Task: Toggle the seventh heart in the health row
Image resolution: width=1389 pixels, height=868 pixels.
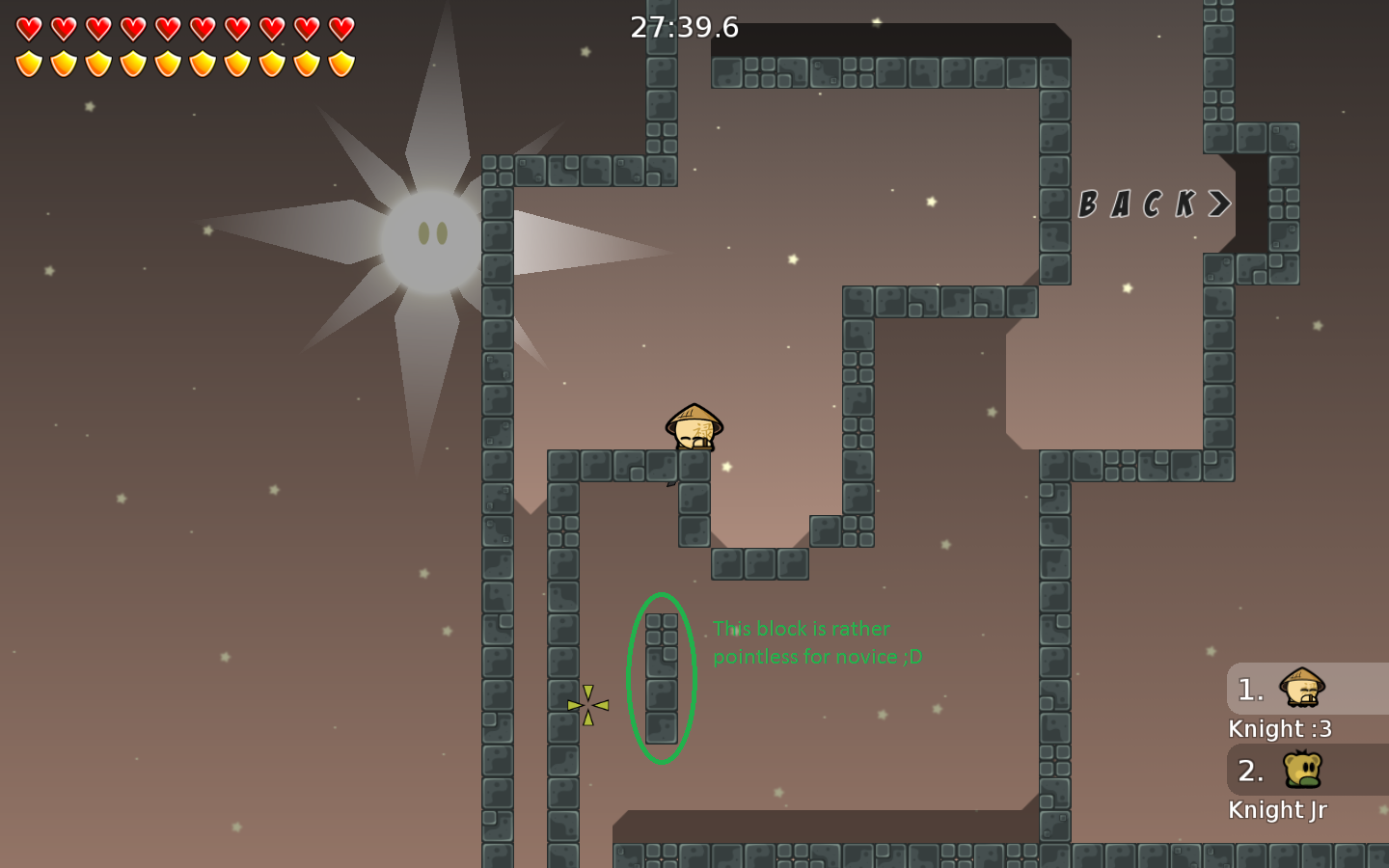Action: point(235,27)
